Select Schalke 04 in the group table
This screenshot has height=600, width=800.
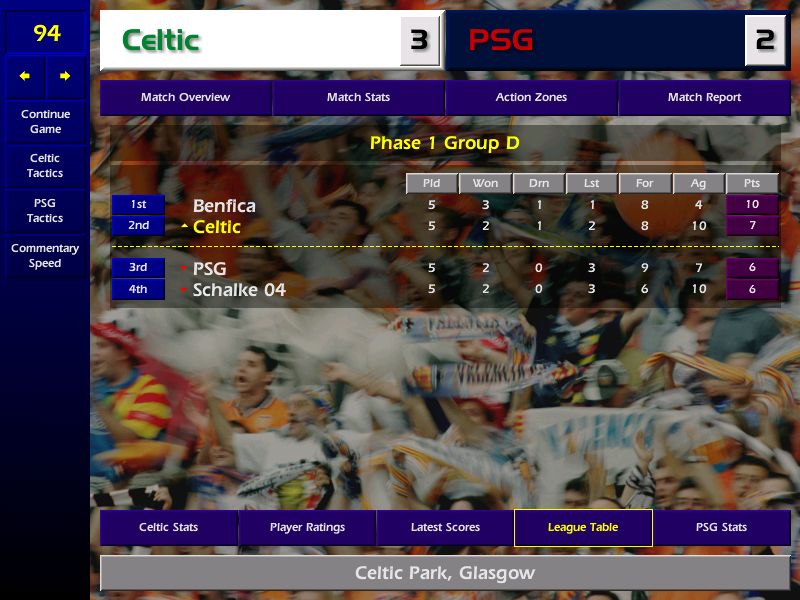click(x=239, y=290)
